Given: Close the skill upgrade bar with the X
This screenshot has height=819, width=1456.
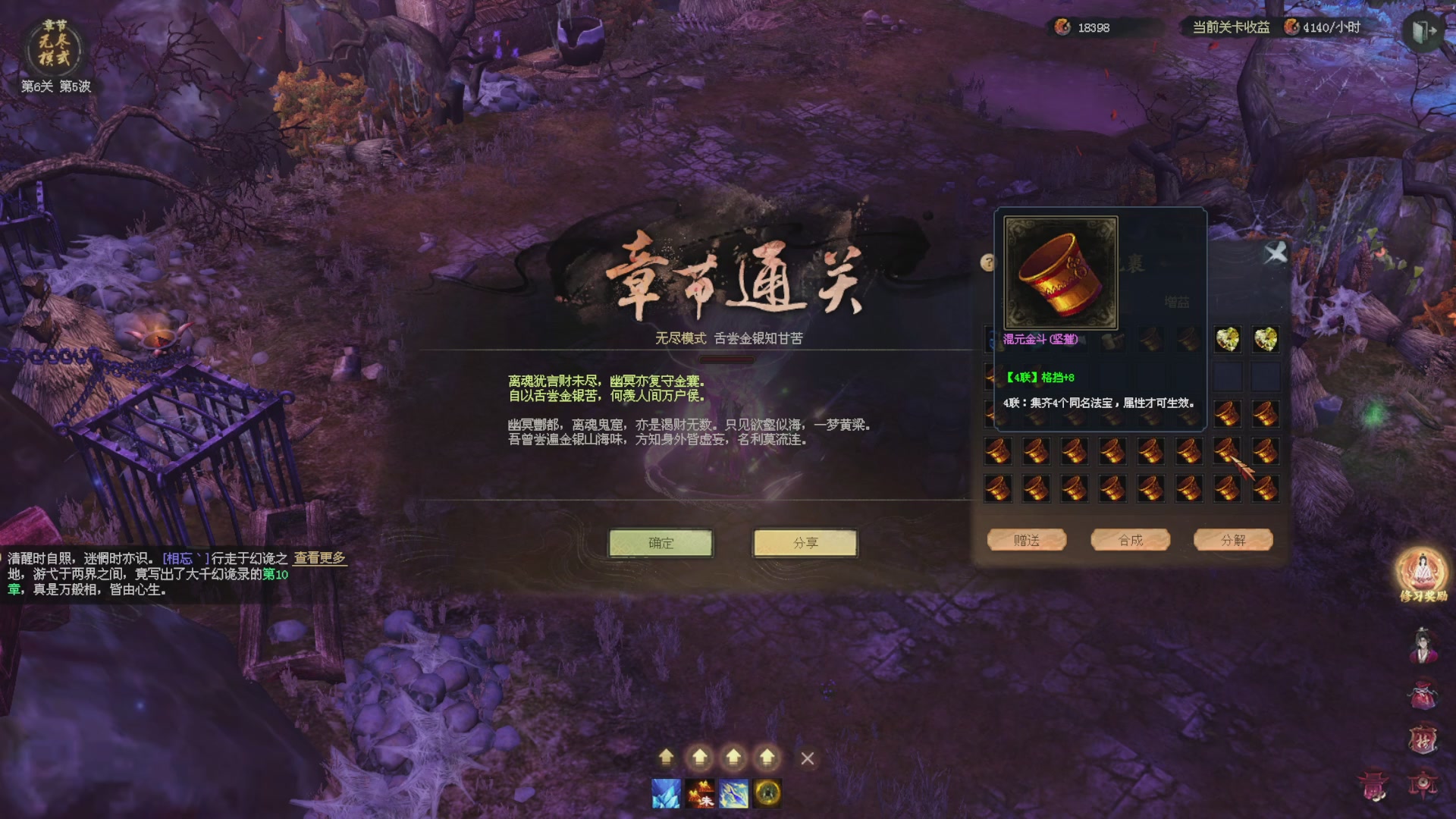Looking at the screenshot, I should coord(806,756).
